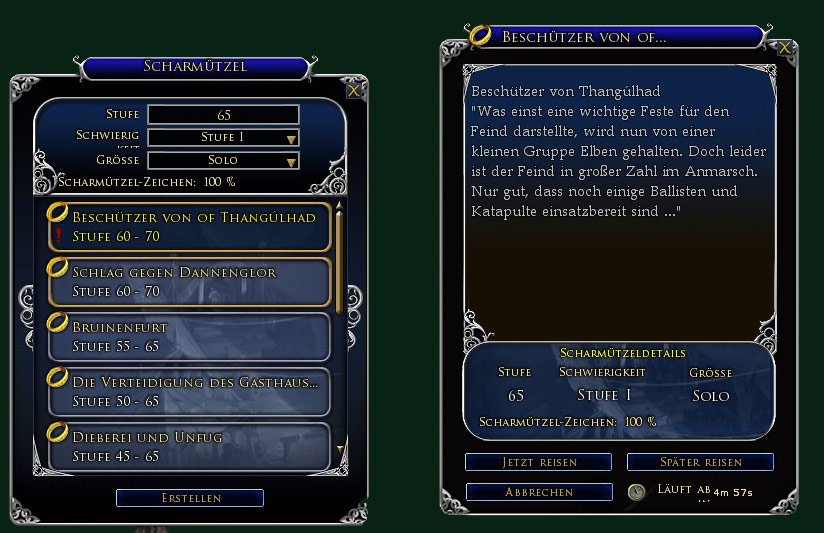Screen dimensions: 824x533
Task: Click Jetzt reisen to travel now
Action: coord(538,462)
